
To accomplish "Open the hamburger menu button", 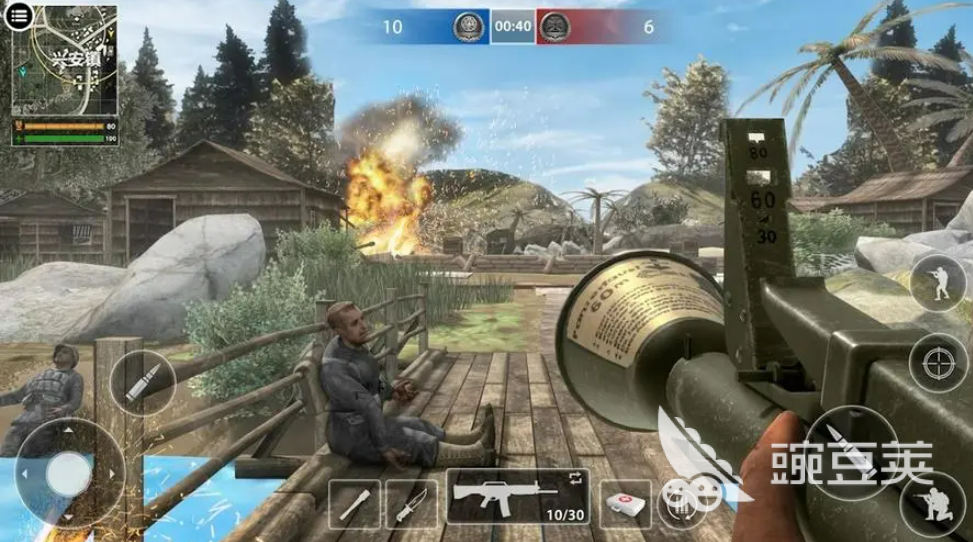I will (x=20, y=17).
